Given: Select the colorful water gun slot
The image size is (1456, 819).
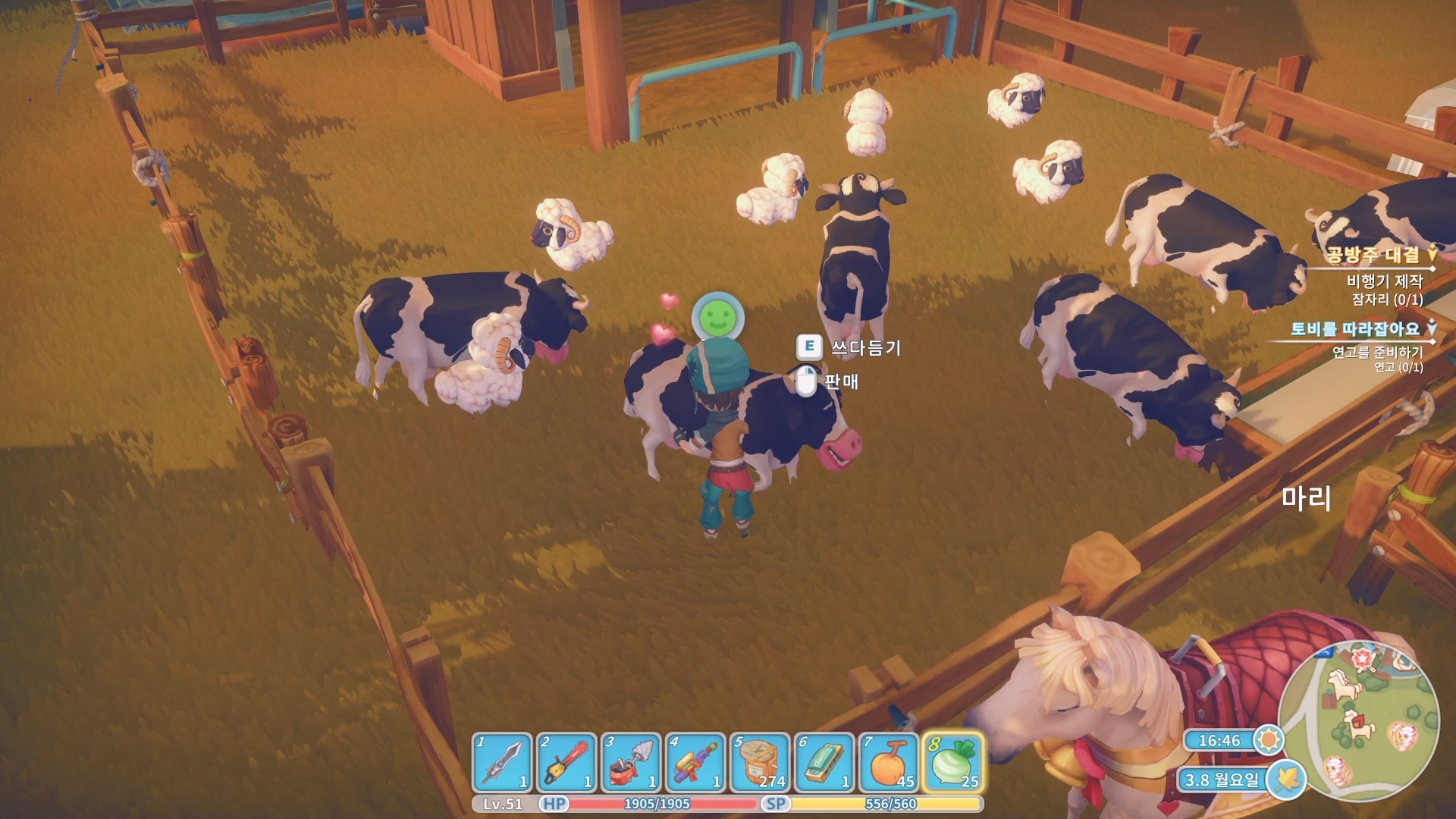Looking at the screenshot, I should click(695, 761).
